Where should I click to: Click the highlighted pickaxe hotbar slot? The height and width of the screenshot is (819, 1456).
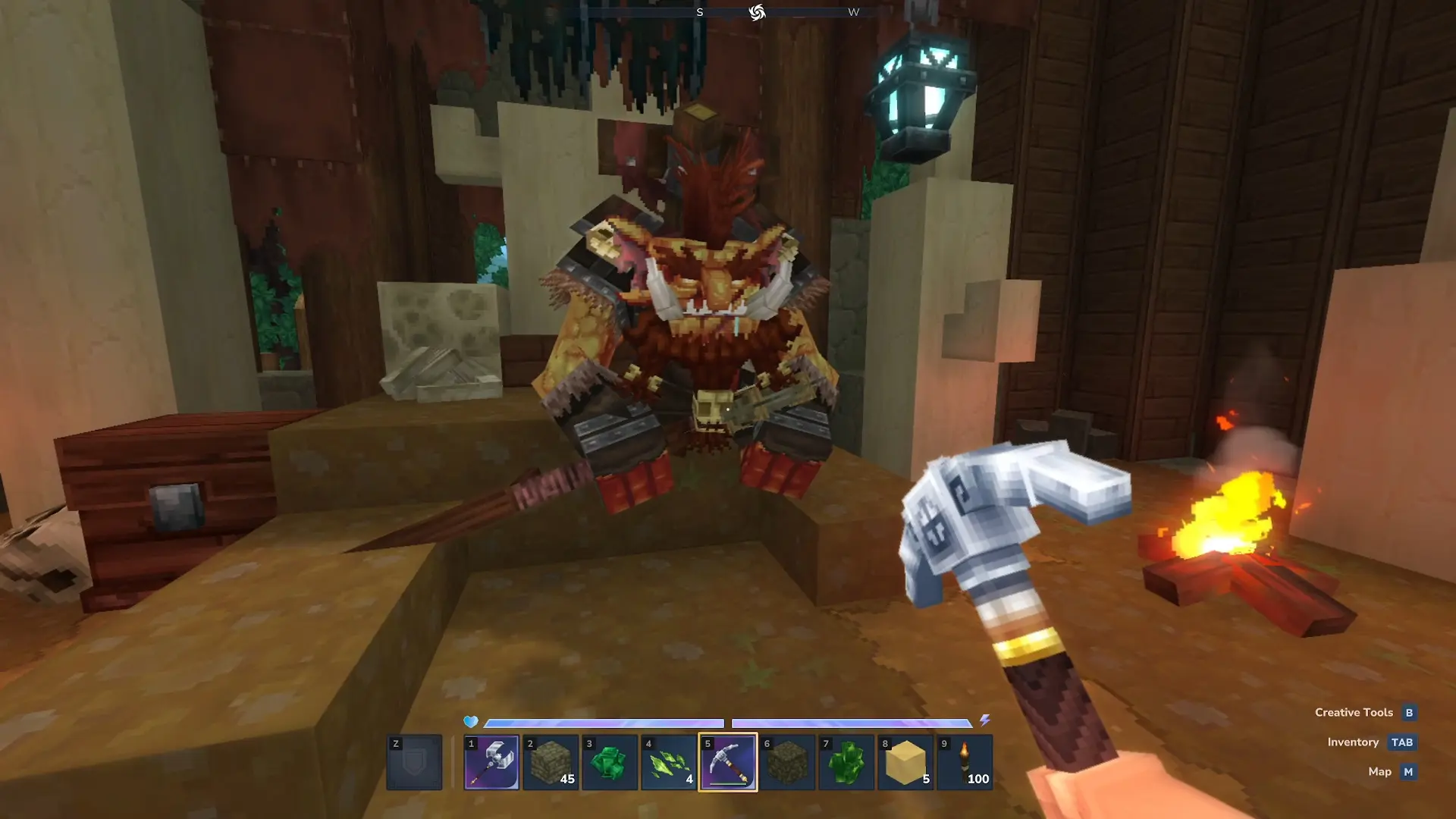pyautogui.click(x=728, y=762)
